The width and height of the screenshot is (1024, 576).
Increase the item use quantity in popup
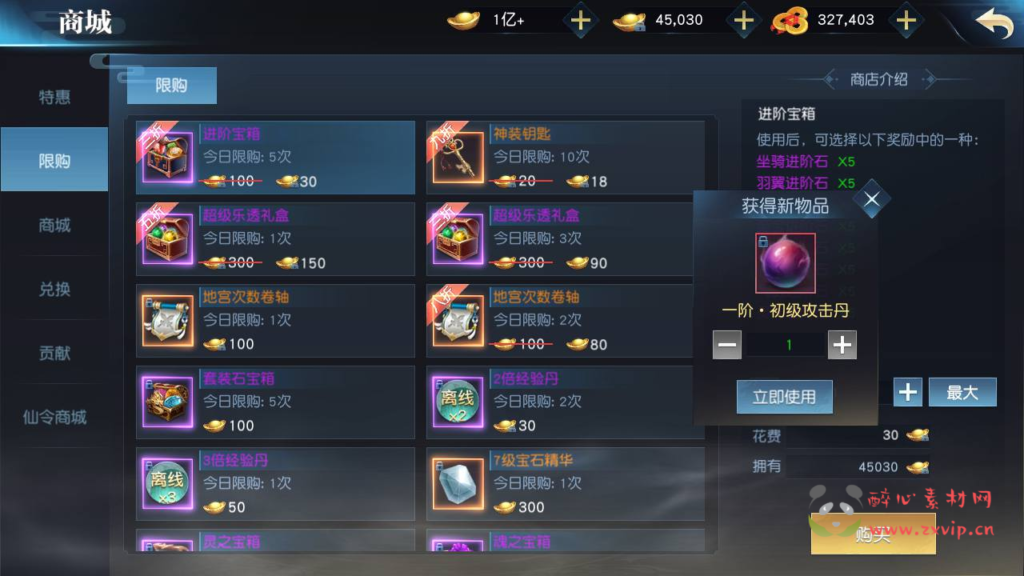pyautogui.click(x=842, y=345)
